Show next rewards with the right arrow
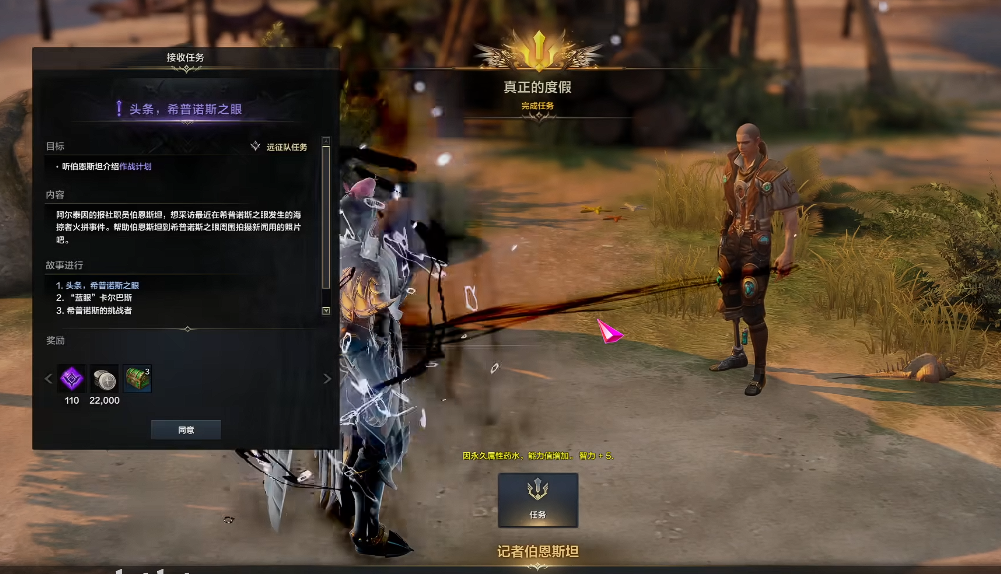Image resolution: width=1001 pixels, height=574 pixels. point(326,378)
